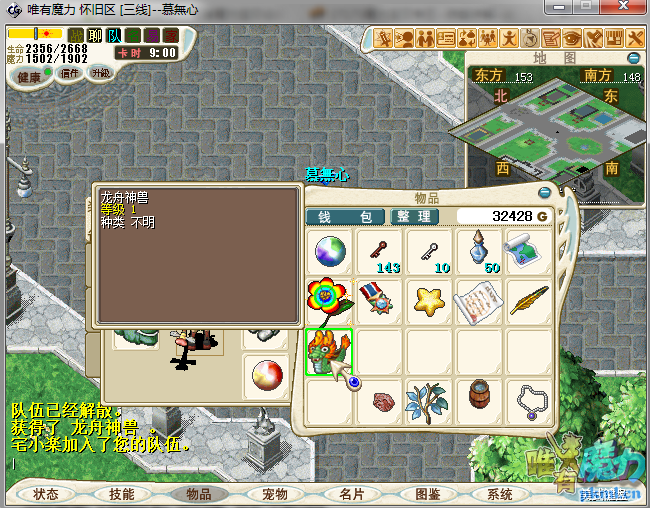Open the 宠物 pets tab
The width and height of the screenshot is (650, 508).
pyautogui.click(x=275, y=494)
